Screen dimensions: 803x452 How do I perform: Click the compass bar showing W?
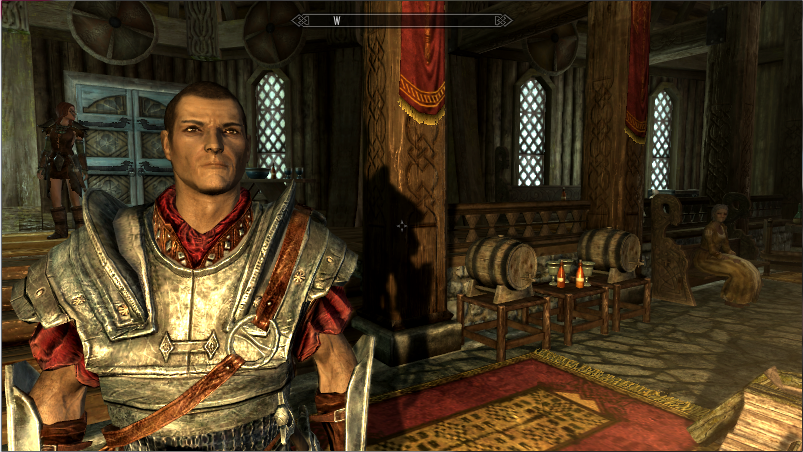pos(401,20)
